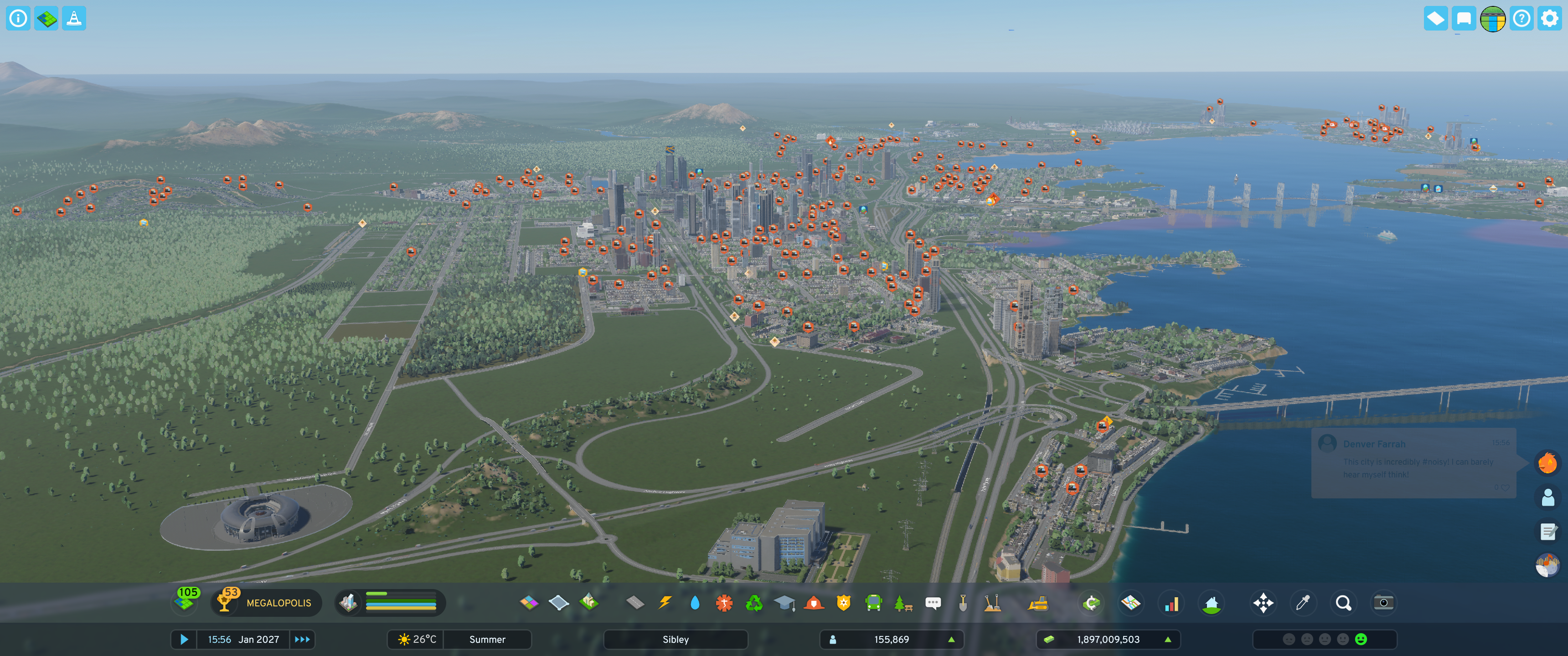
Task: Open the settings gear menu
Action: click(x=1549, y=18)
